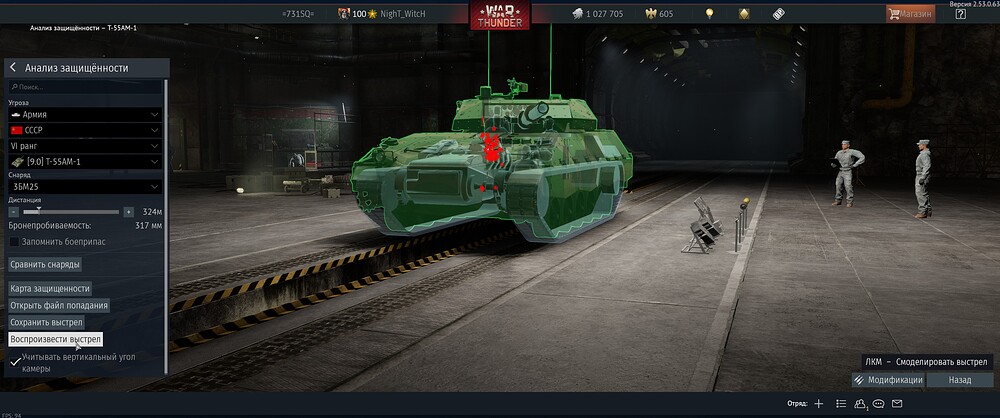Open the 3БМ25 shell dropdown
The height and width of the screenshot is (418, 1000).
point(84,186)
